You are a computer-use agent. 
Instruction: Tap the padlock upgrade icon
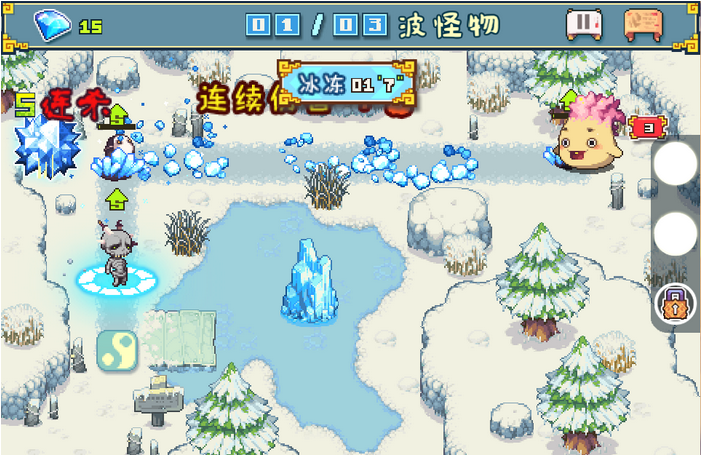675,304
